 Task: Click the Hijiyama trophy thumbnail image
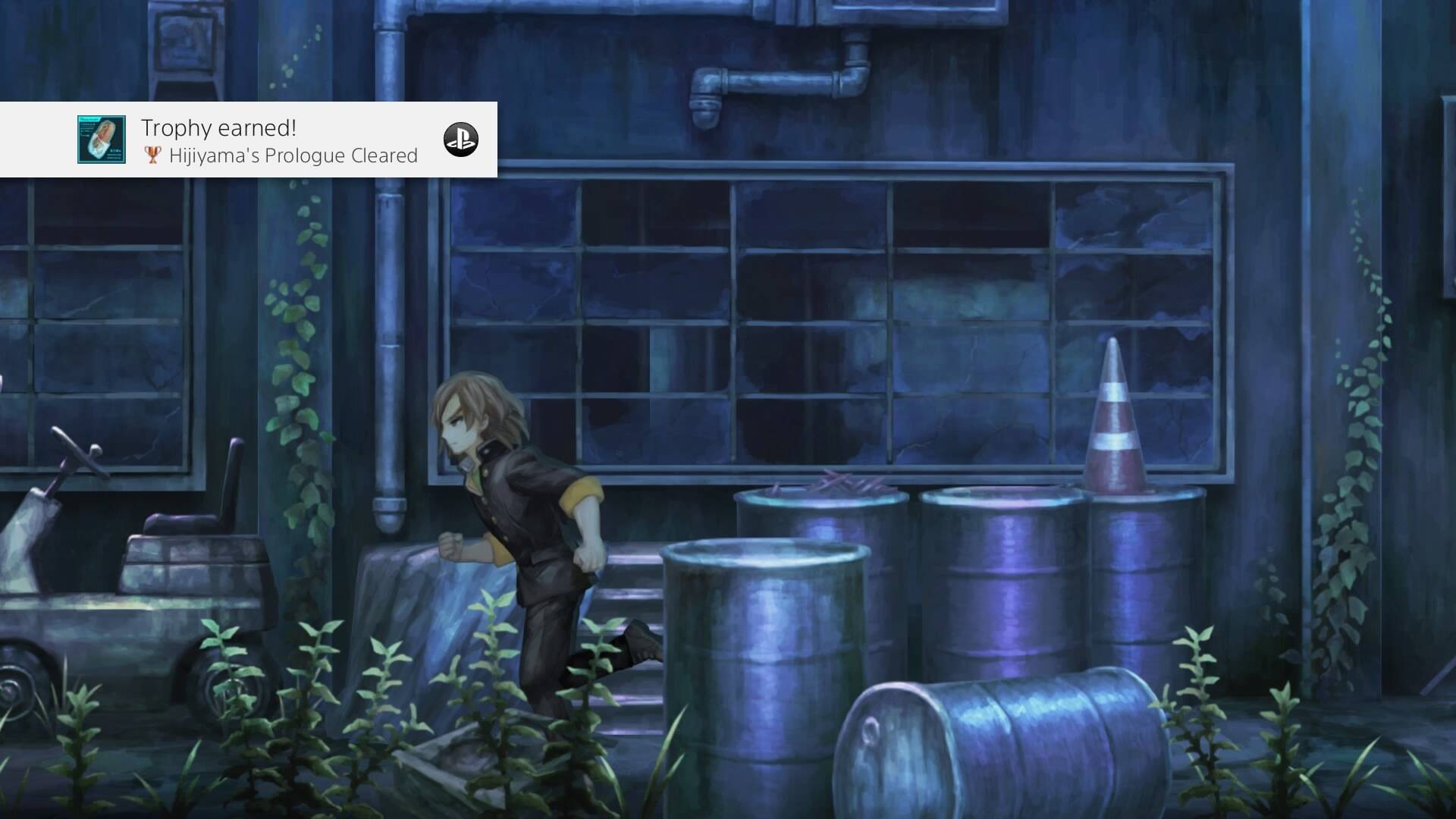coord(102,140)
